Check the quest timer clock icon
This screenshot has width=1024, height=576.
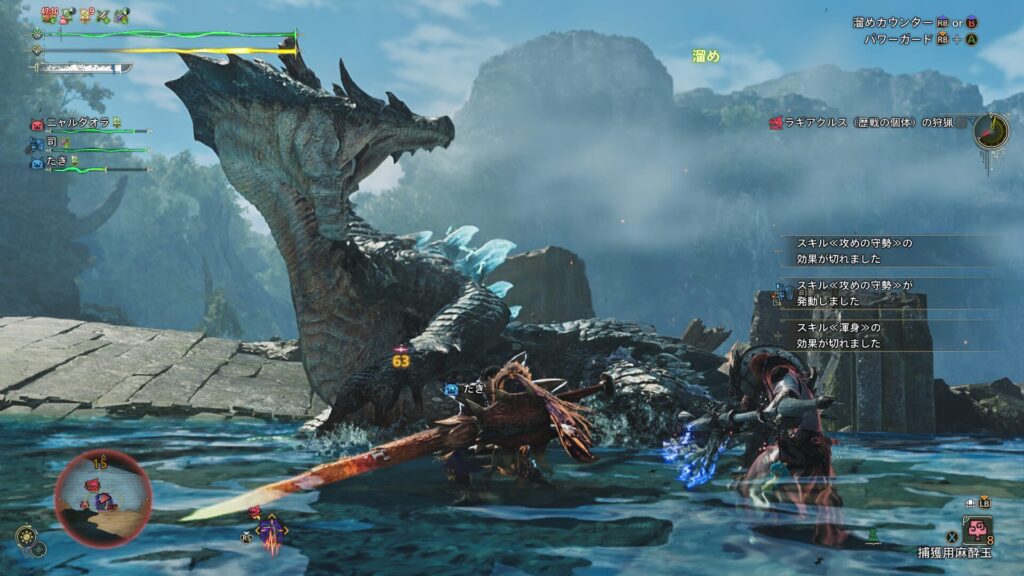click(990, 131)
